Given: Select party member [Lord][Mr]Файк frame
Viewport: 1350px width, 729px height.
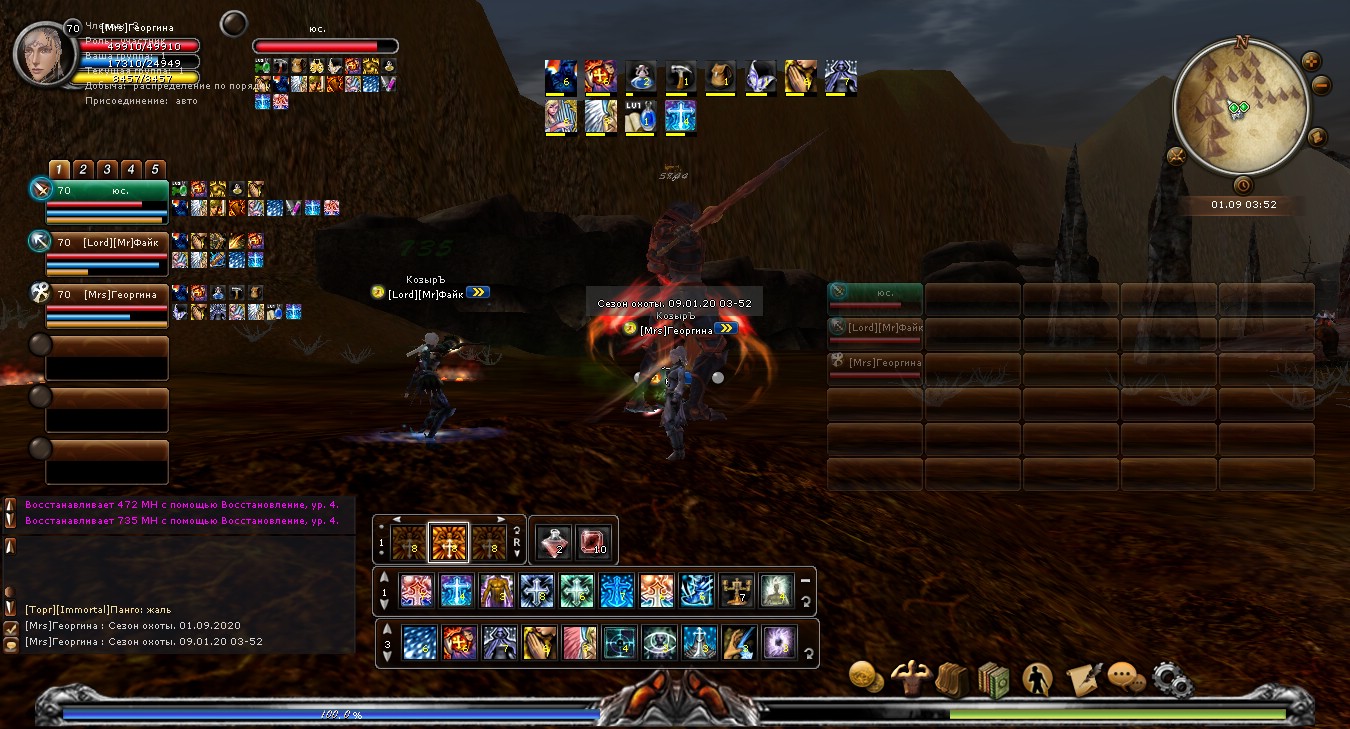Looking at the screenshot, I should [106, 243].
